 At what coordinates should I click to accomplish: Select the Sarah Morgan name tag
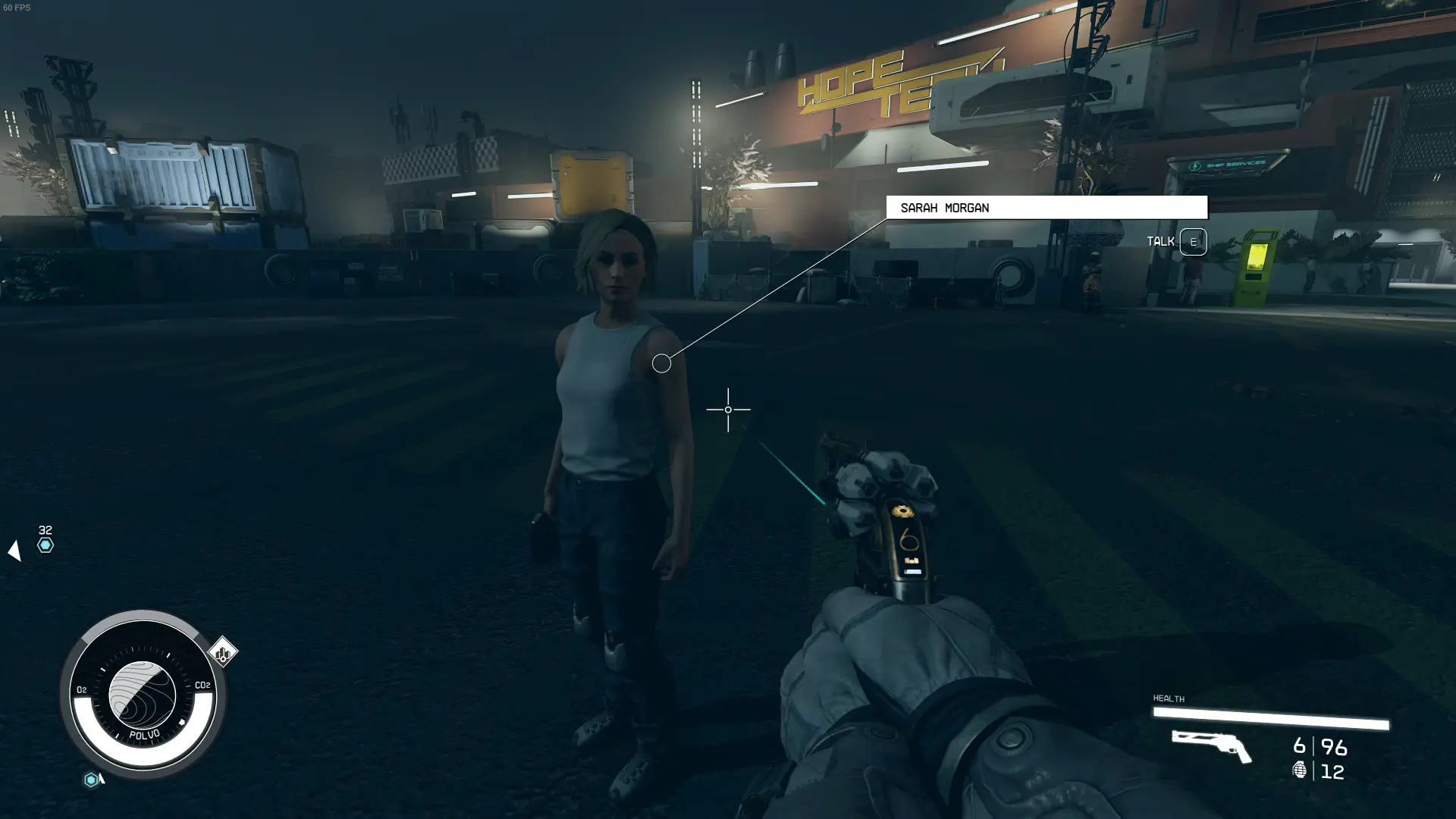pyautogui.click(x=1046, y=207)
